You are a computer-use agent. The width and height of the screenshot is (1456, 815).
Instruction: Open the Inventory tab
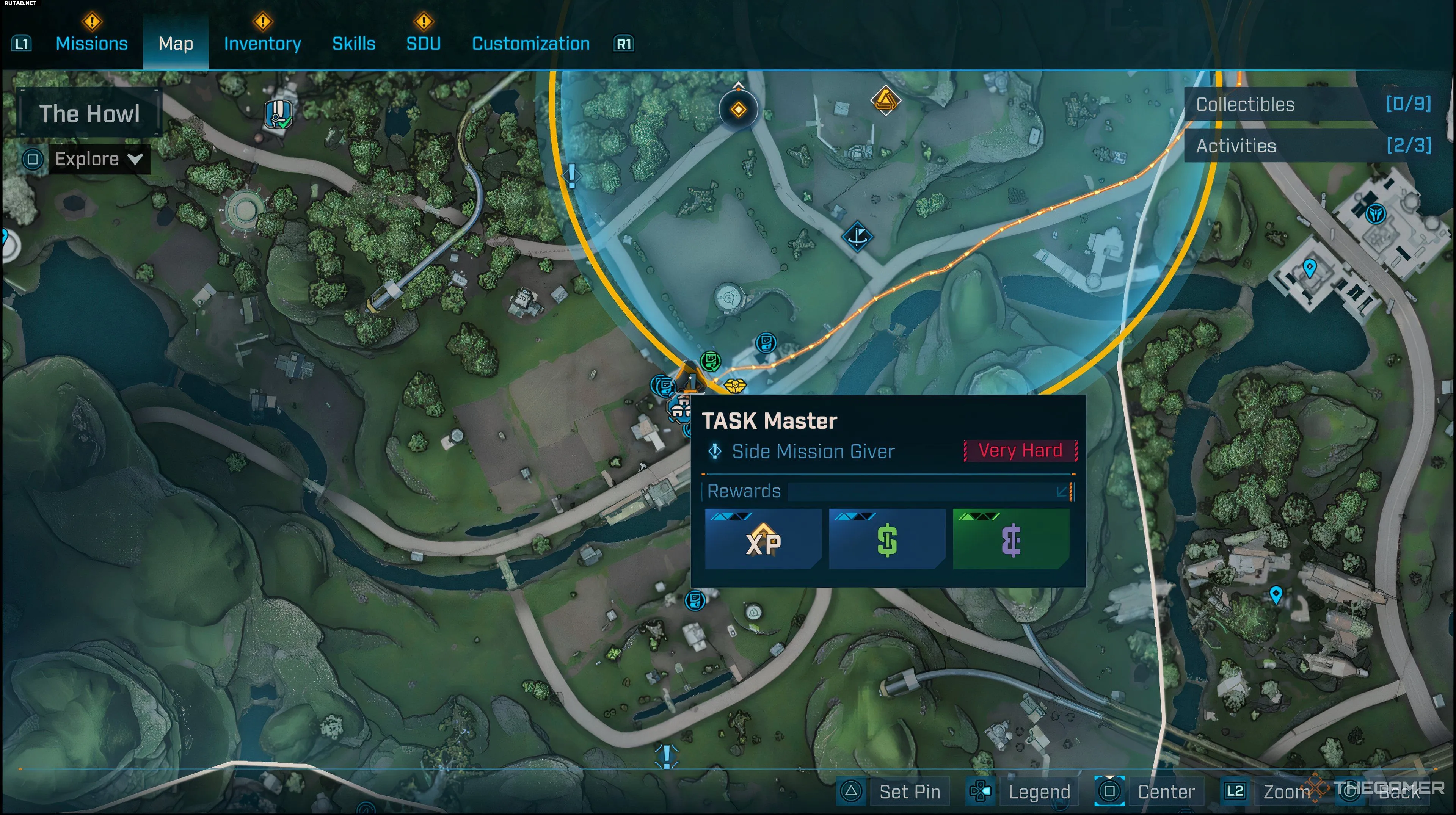262,44
